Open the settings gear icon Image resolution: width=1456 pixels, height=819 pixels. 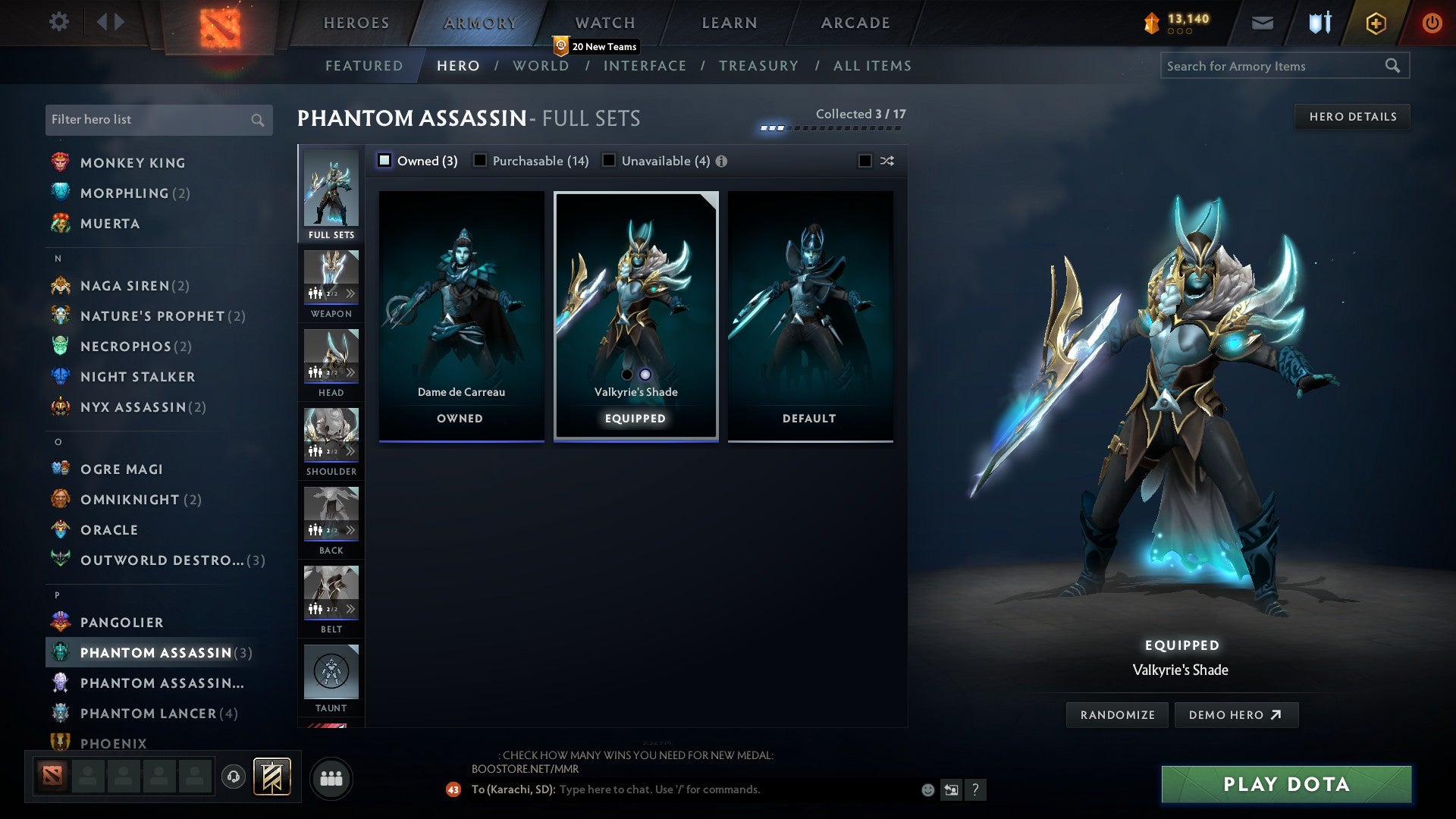[x=58, y=22]
